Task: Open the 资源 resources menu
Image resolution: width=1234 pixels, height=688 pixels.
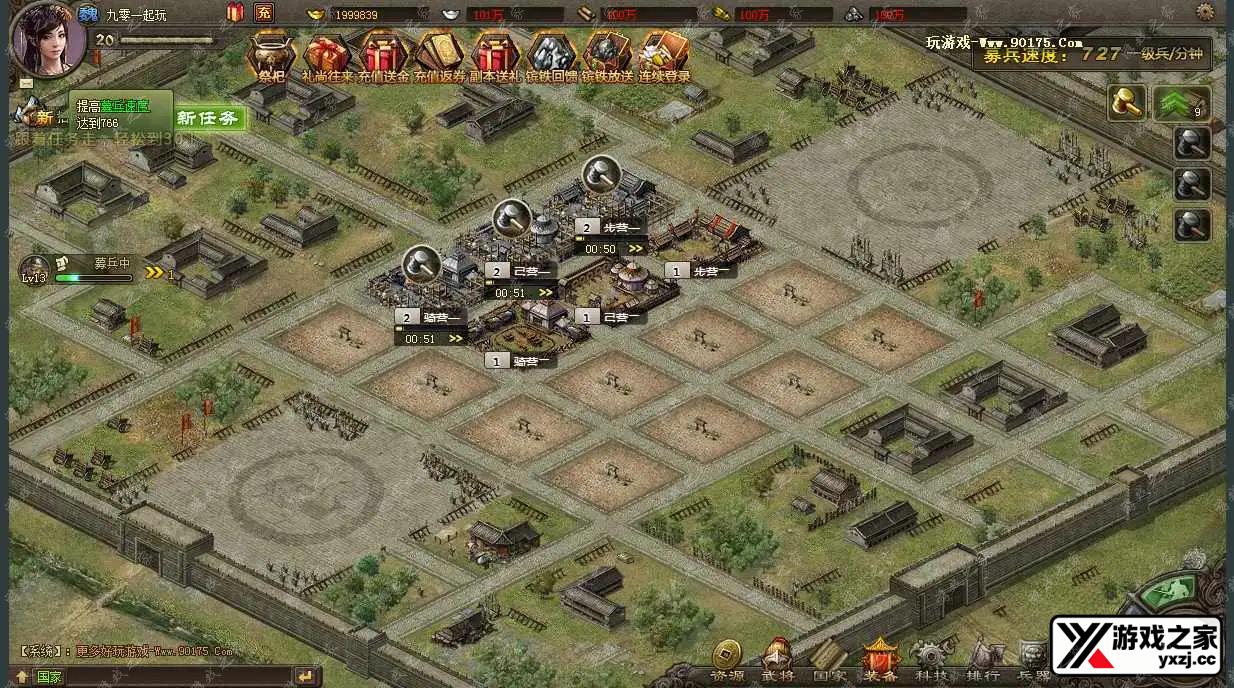Action: 727,661
